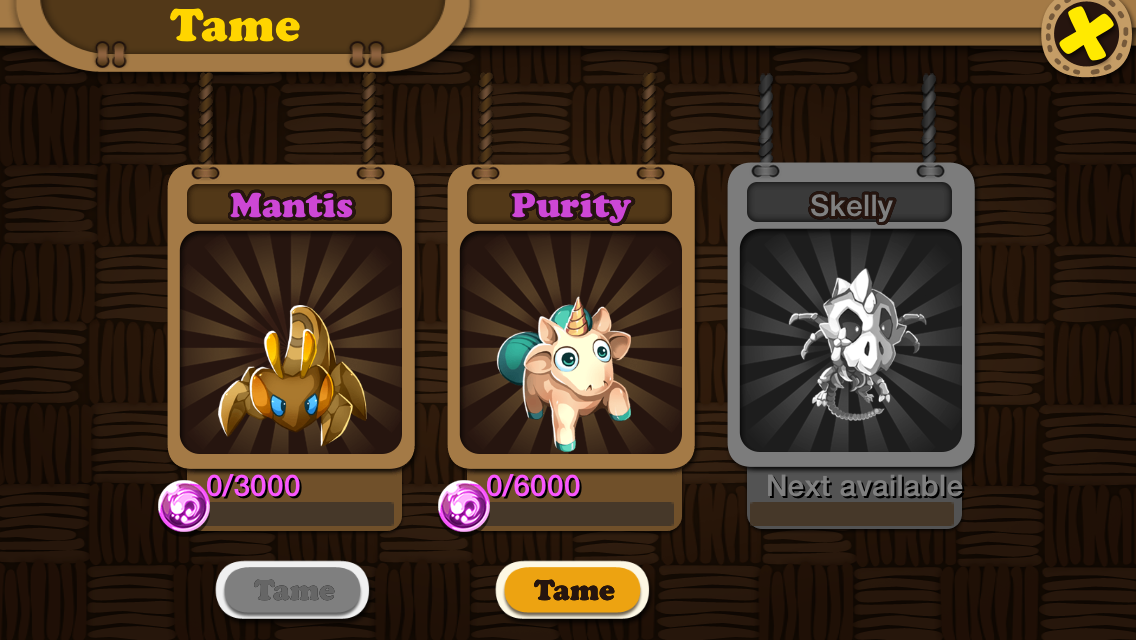The width and height of the screenshot is (1136, 640).
Task: Tap the orange Tame button under Purity
Action: (572, 590)
